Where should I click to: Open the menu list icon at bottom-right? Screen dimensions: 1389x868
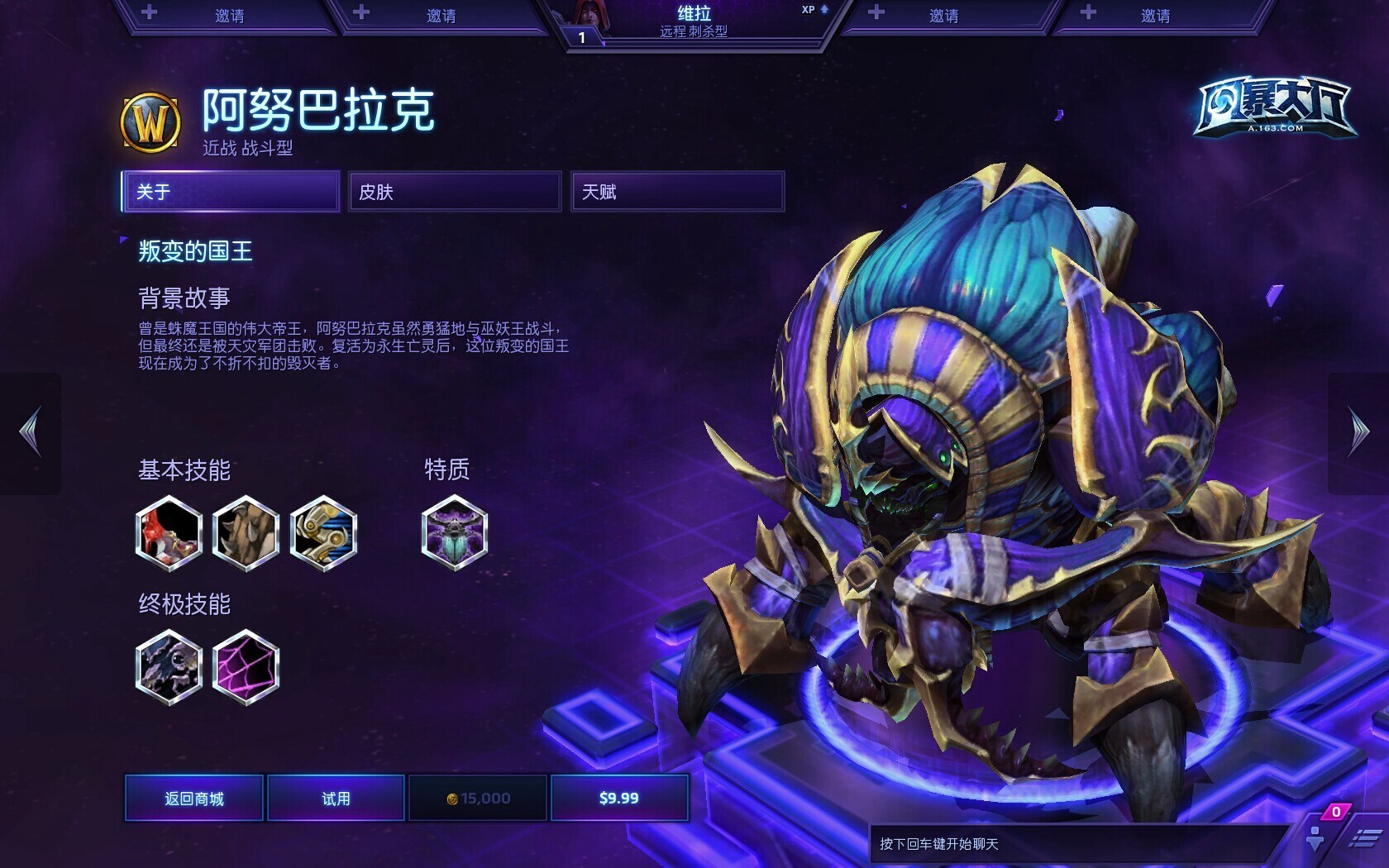(1364, 838)
